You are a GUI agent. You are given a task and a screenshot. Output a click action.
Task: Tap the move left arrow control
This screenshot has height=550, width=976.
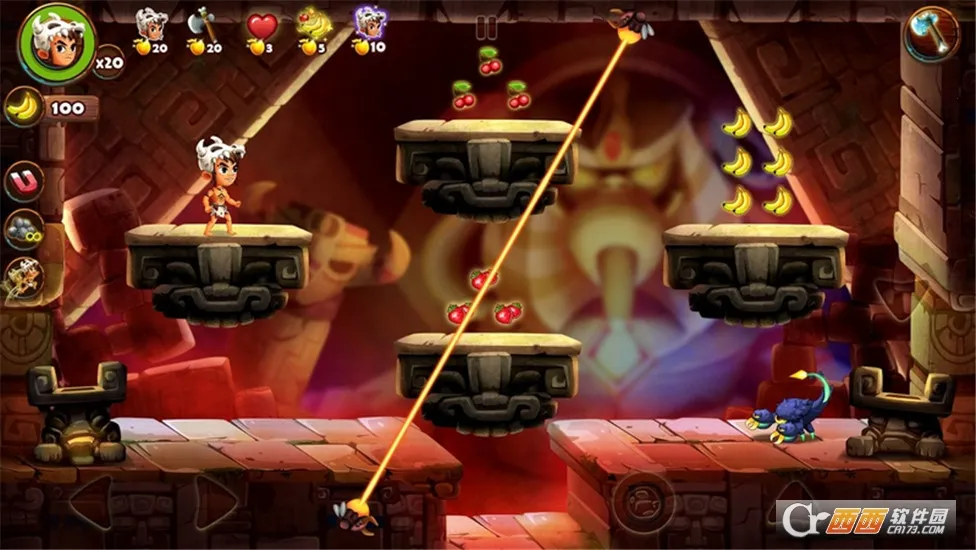coord(88,502)
